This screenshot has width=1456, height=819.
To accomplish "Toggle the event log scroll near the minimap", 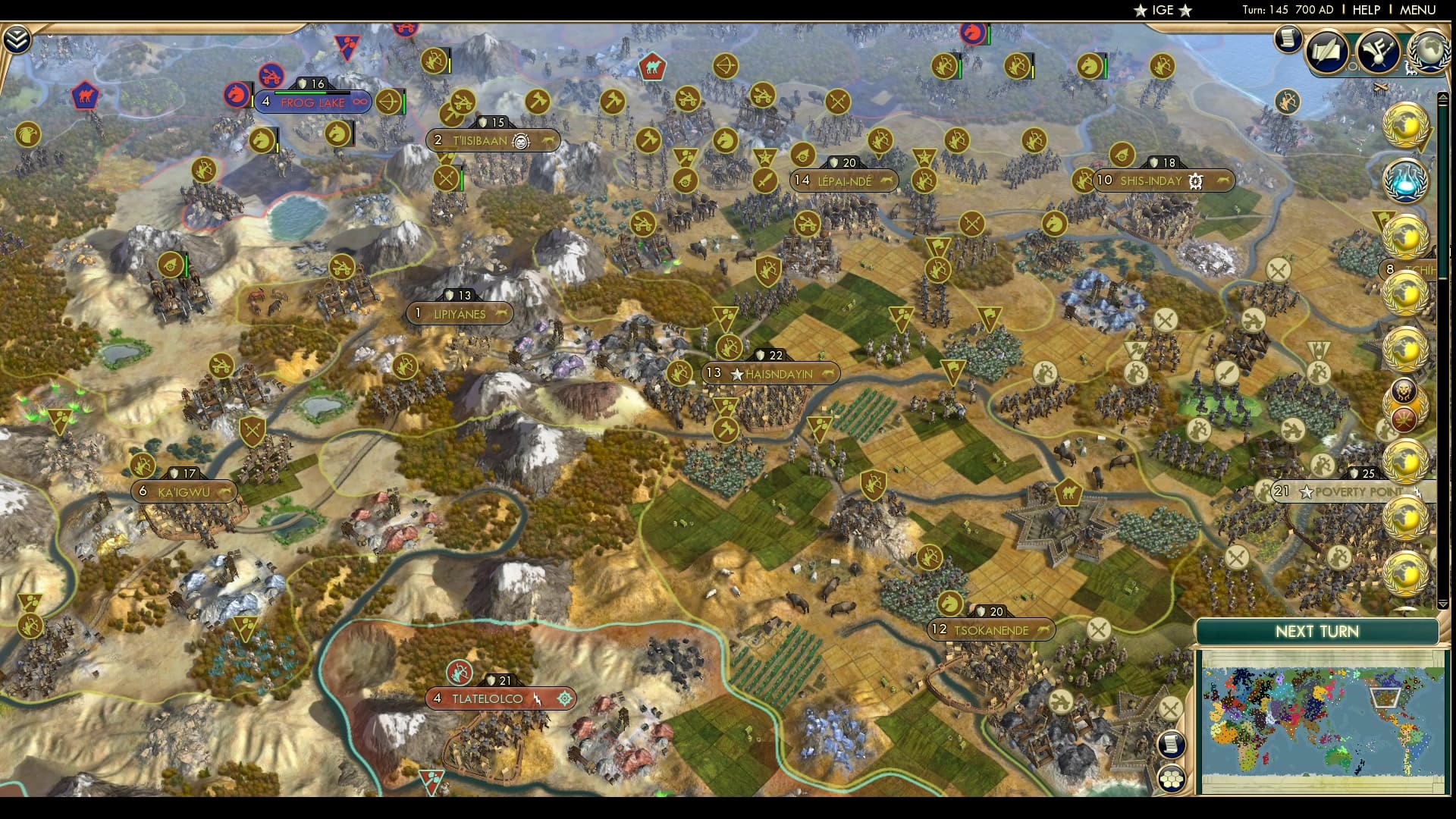I will (1172, 744).
